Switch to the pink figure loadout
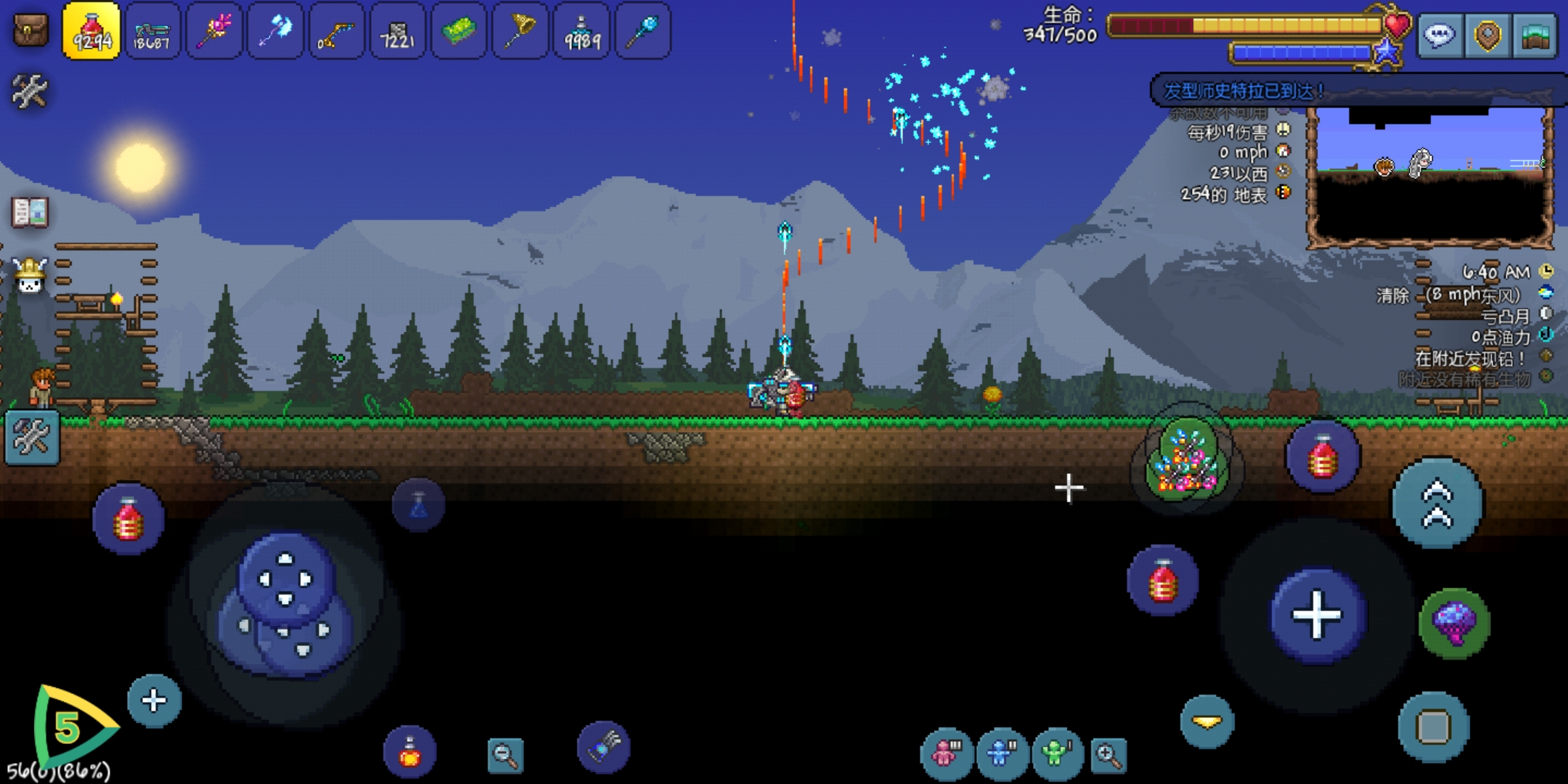 pyautogui.click(x=945, y=754)
